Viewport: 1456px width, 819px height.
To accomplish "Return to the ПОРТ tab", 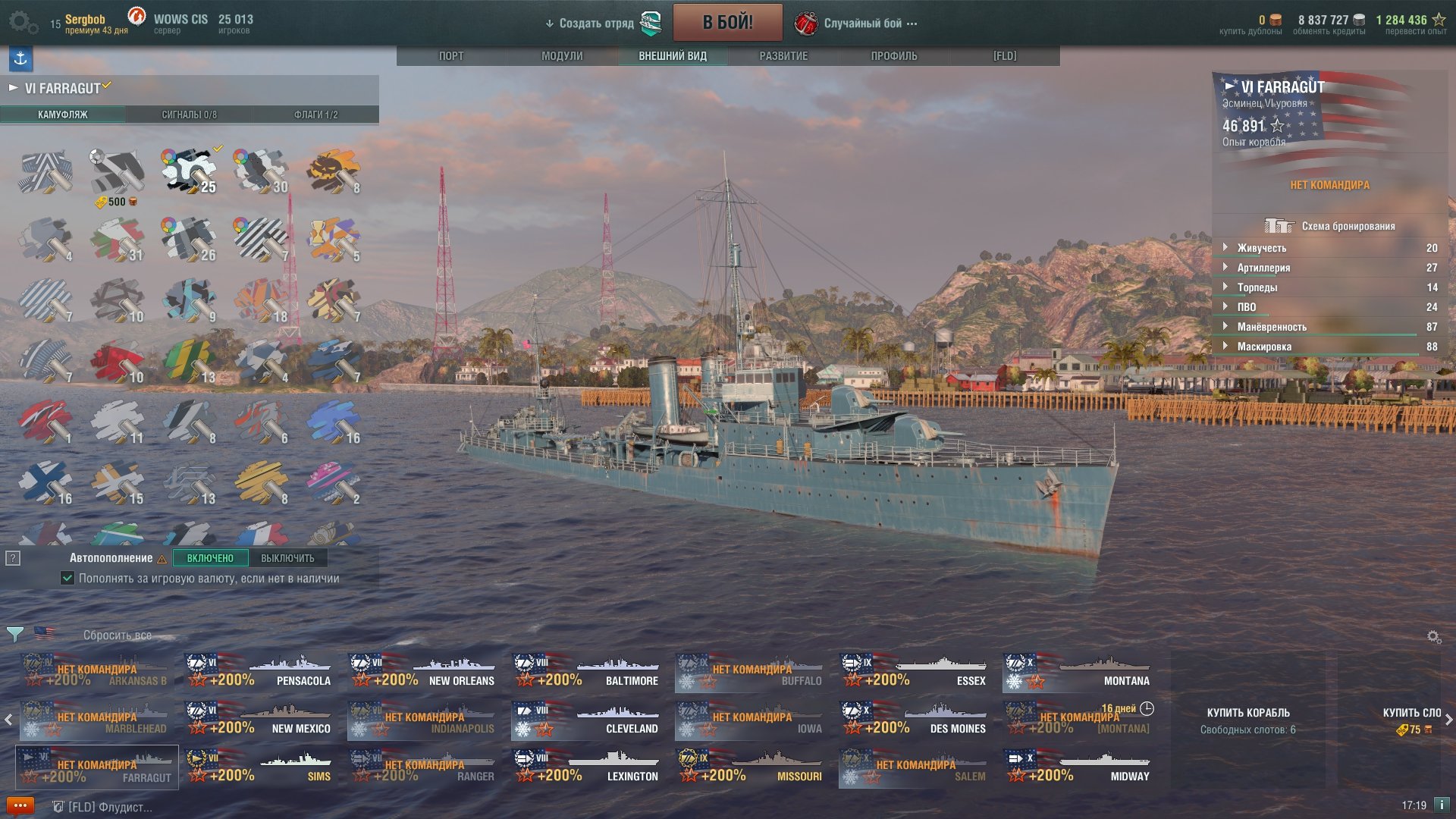I will point(451,56).
